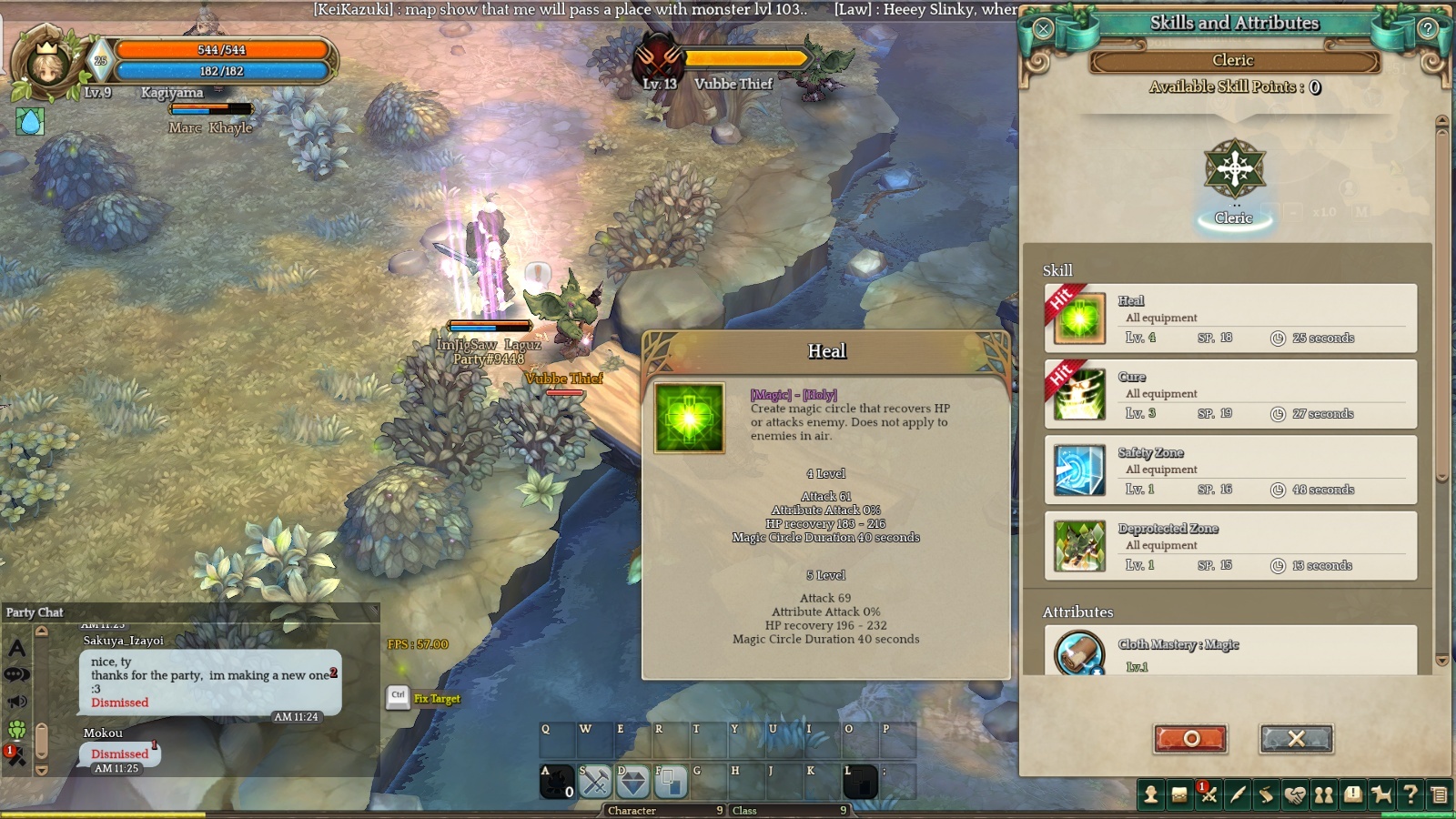The width and height of the screenshot is (1456, 819).
Task: Select the Cleric class emblem
Action: [1234, 170]
